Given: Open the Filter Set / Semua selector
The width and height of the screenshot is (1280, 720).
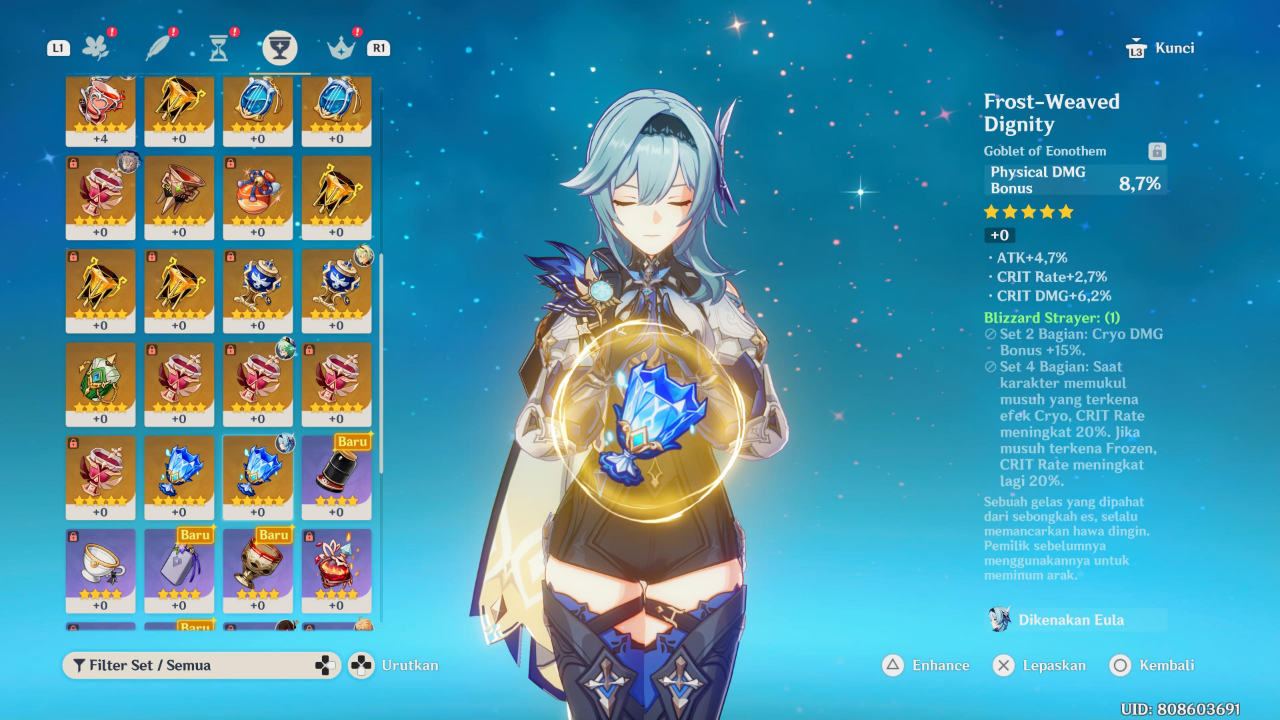Looking at the screenshot, I should pos(188,665).
